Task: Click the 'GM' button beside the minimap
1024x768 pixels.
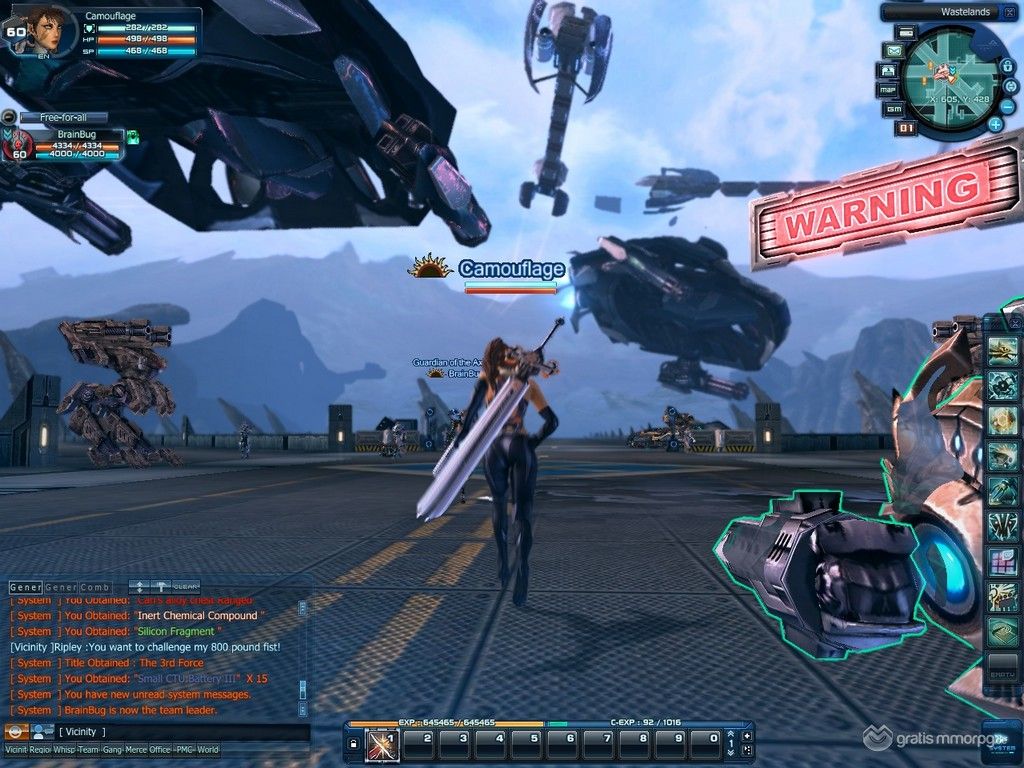Action: tap(894, 108)
